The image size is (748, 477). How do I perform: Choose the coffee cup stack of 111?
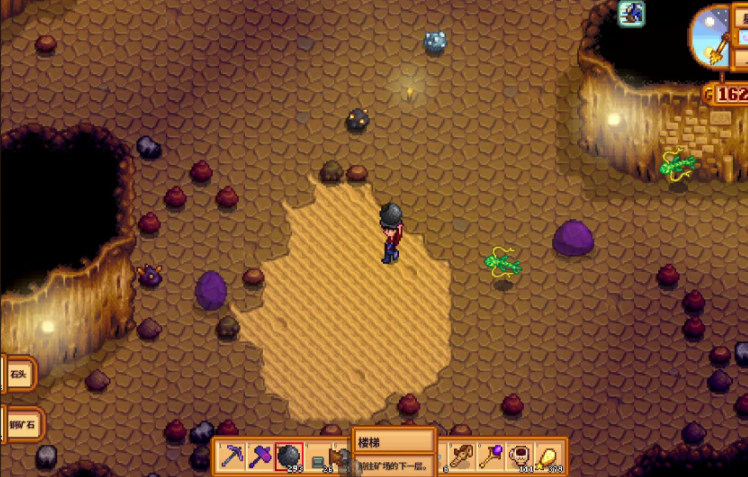click(519, 457)
